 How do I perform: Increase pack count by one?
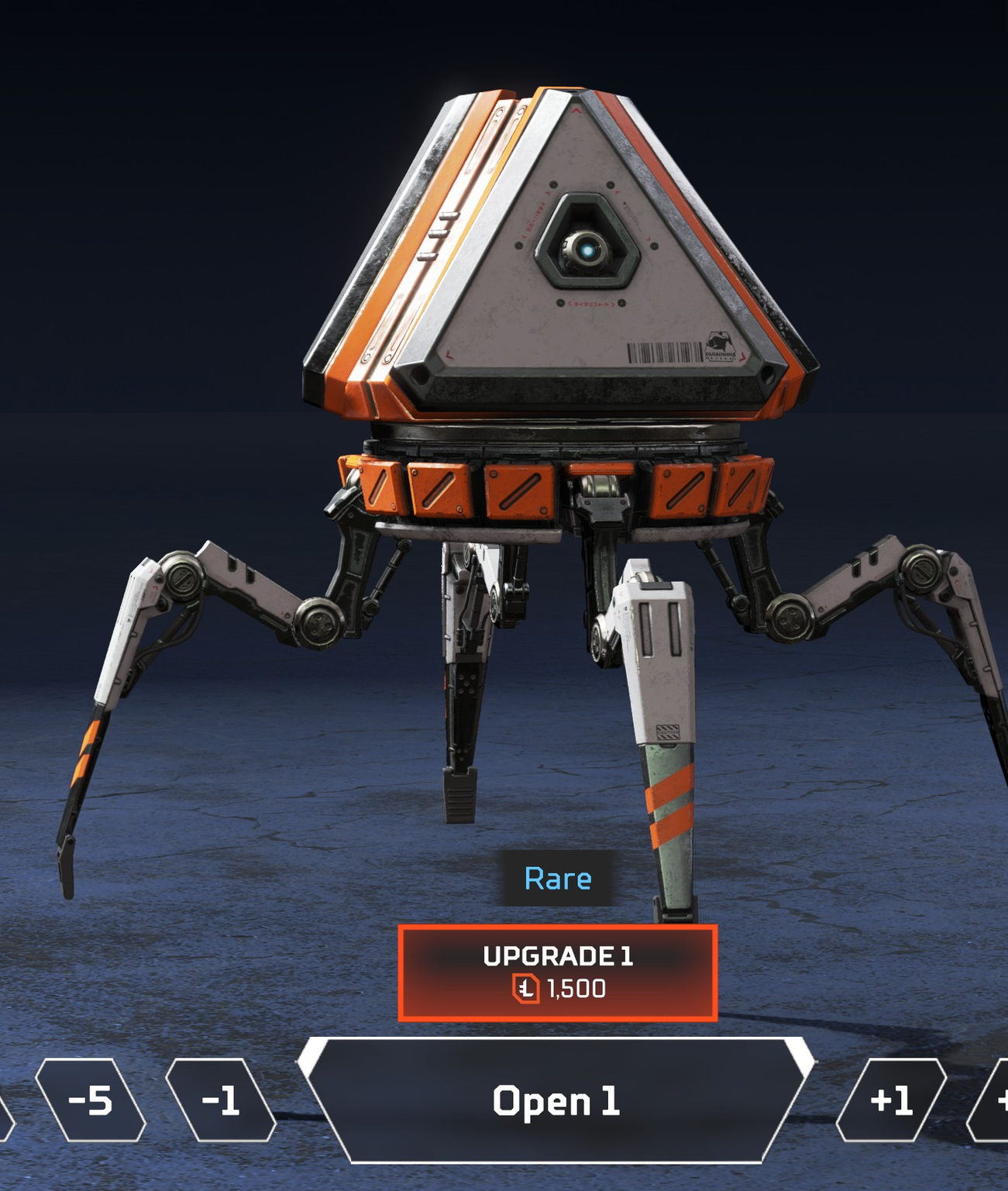coord(891,1100)
